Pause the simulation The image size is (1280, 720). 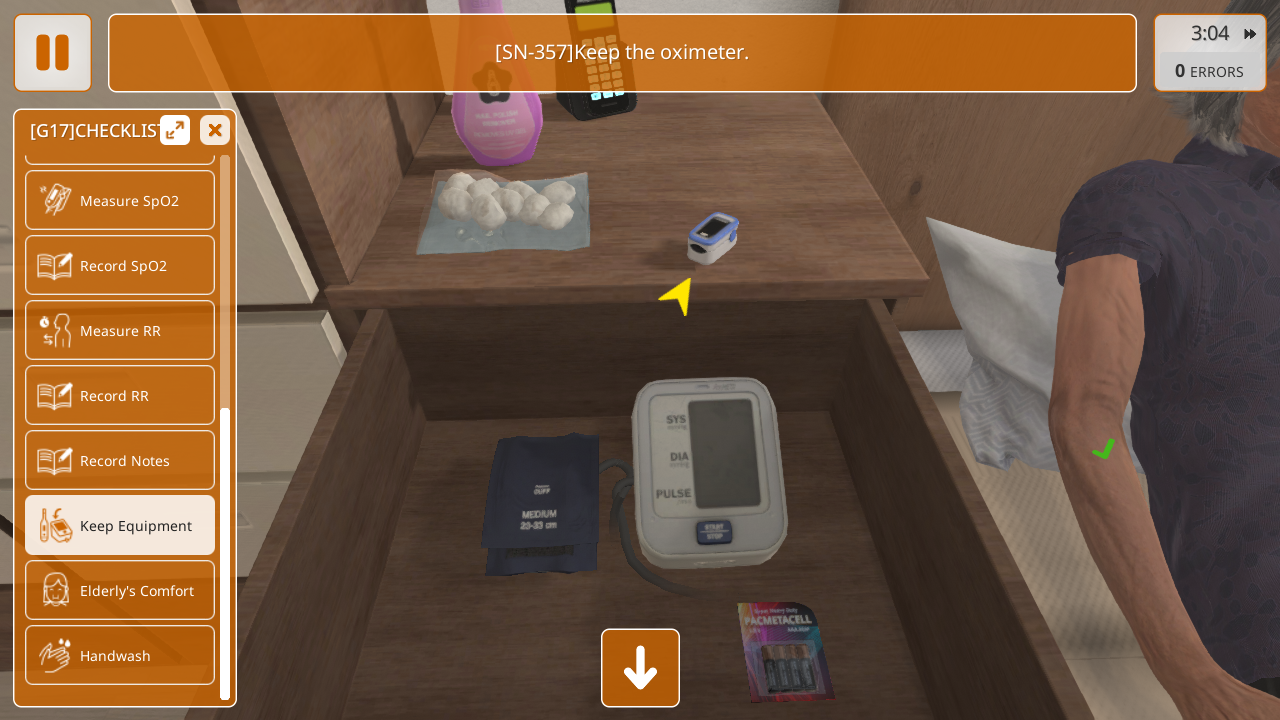point(52,52)
